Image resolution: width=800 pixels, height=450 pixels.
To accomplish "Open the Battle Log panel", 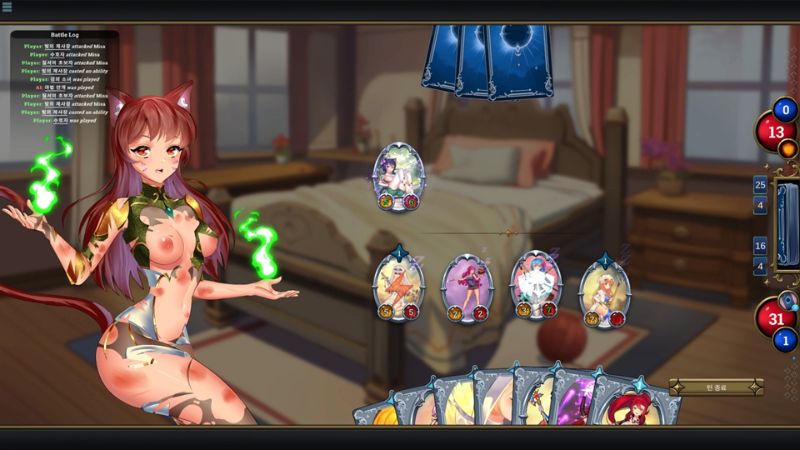I will [x=64, y=35].
